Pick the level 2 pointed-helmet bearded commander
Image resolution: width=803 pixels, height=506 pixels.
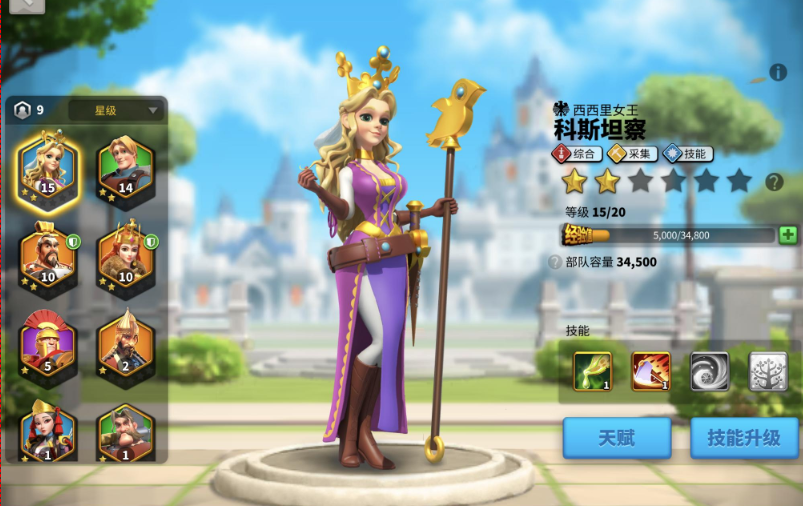point(125,343)
